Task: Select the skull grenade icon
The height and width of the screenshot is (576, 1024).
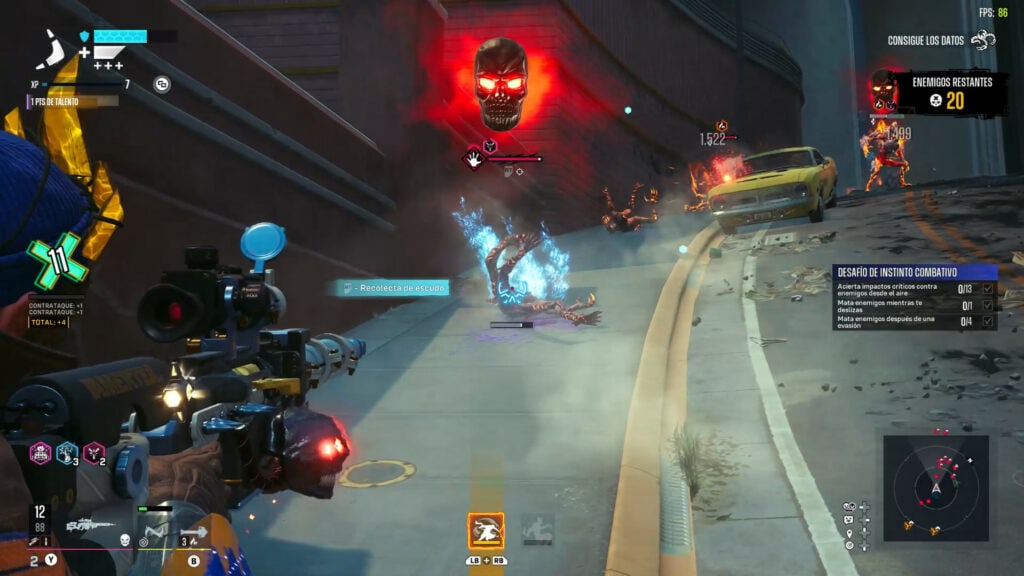Action: pyautogui.click(x=125, y=540)
